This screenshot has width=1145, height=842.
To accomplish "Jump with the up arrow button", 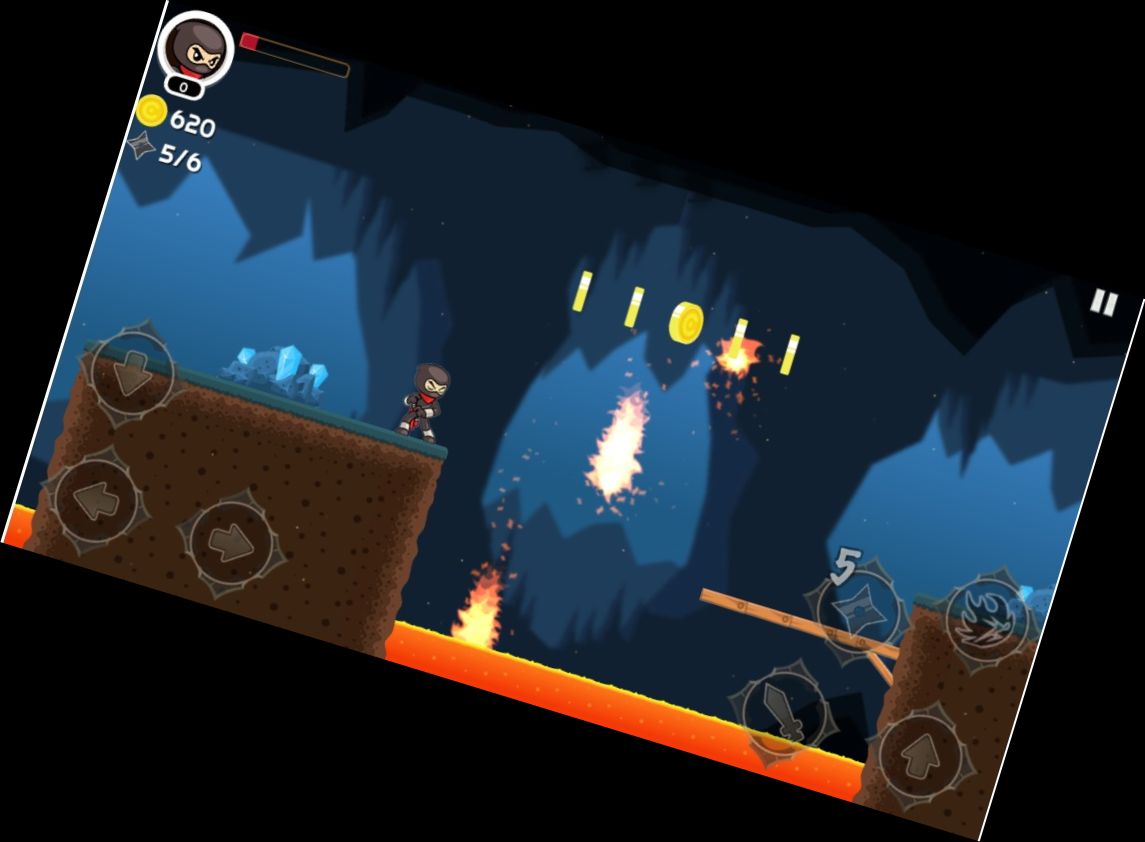I will [x=921, y=757].
